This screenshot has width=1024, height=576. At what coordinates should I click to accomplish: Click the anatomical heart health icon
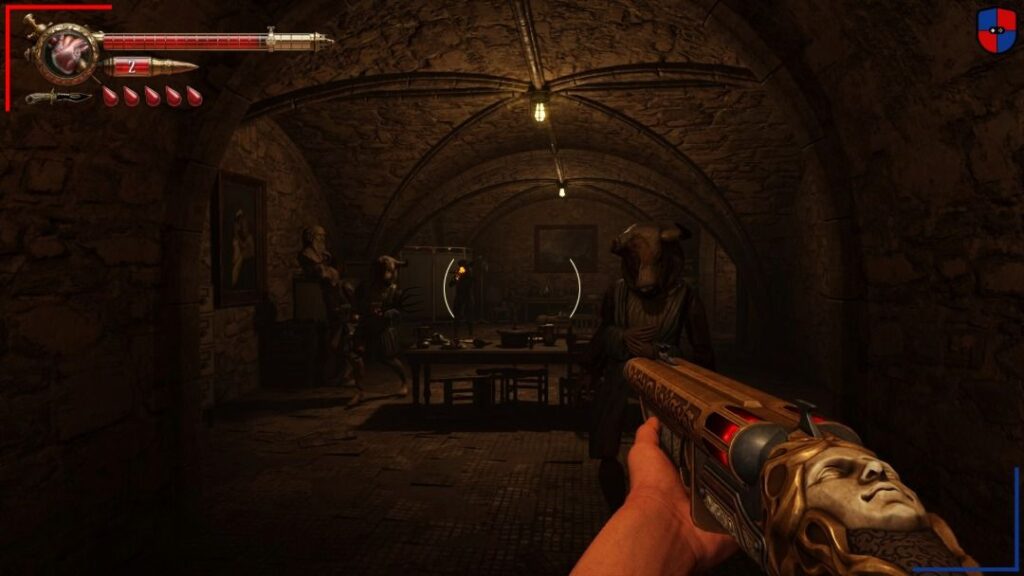click(69, 54)
